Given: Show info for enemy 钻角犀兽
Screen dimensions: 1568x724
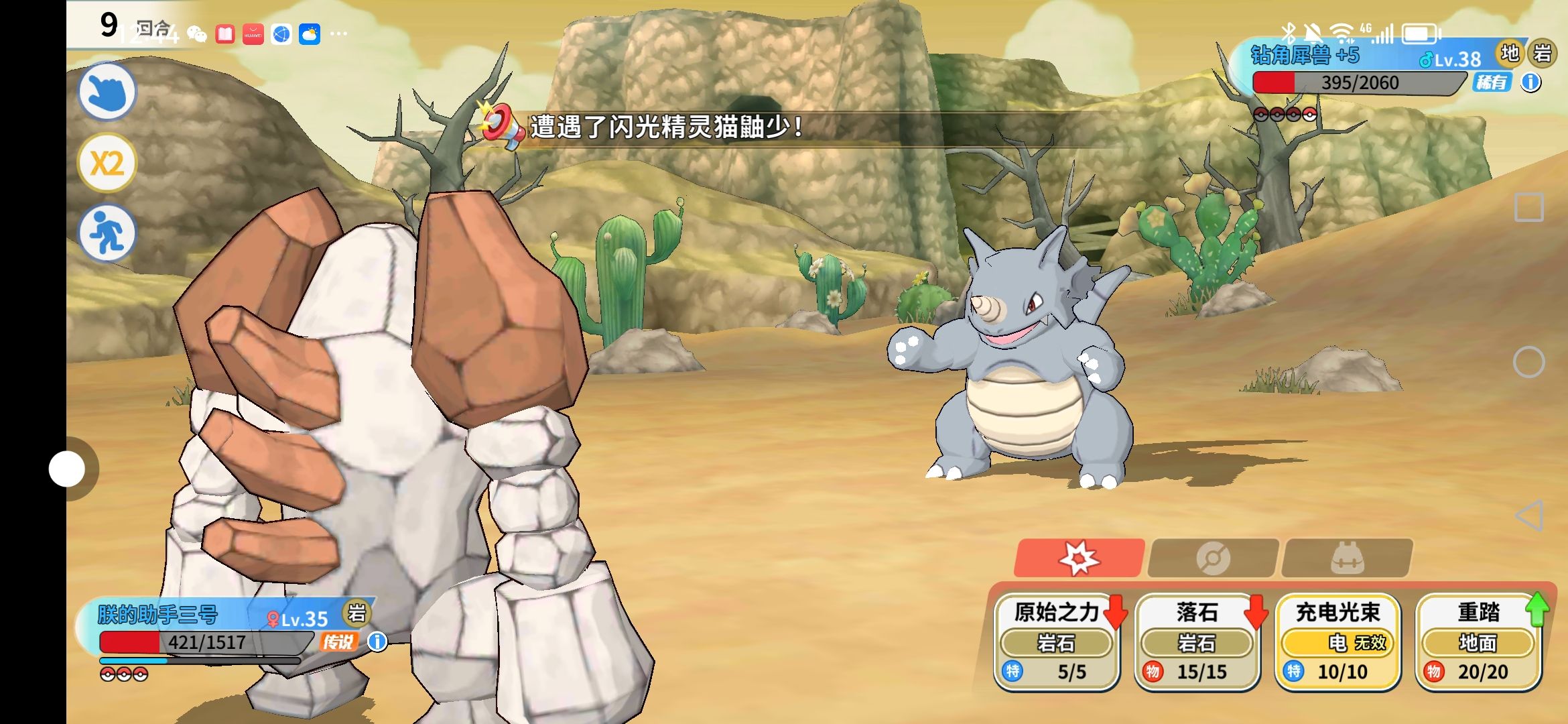Looking at the screenshot, I should point(1531,82).
